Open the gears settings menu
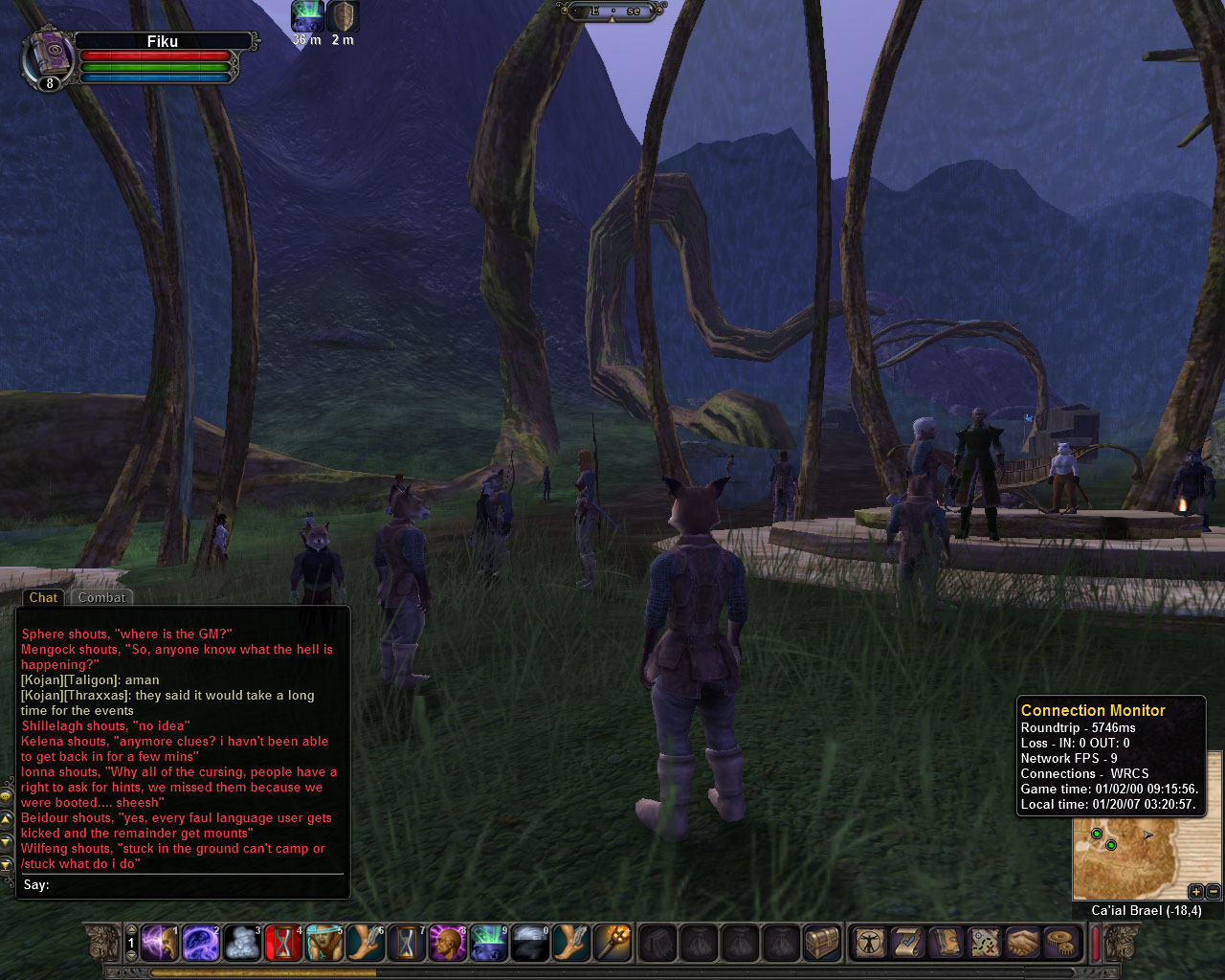 click(x=1060, y=944)
